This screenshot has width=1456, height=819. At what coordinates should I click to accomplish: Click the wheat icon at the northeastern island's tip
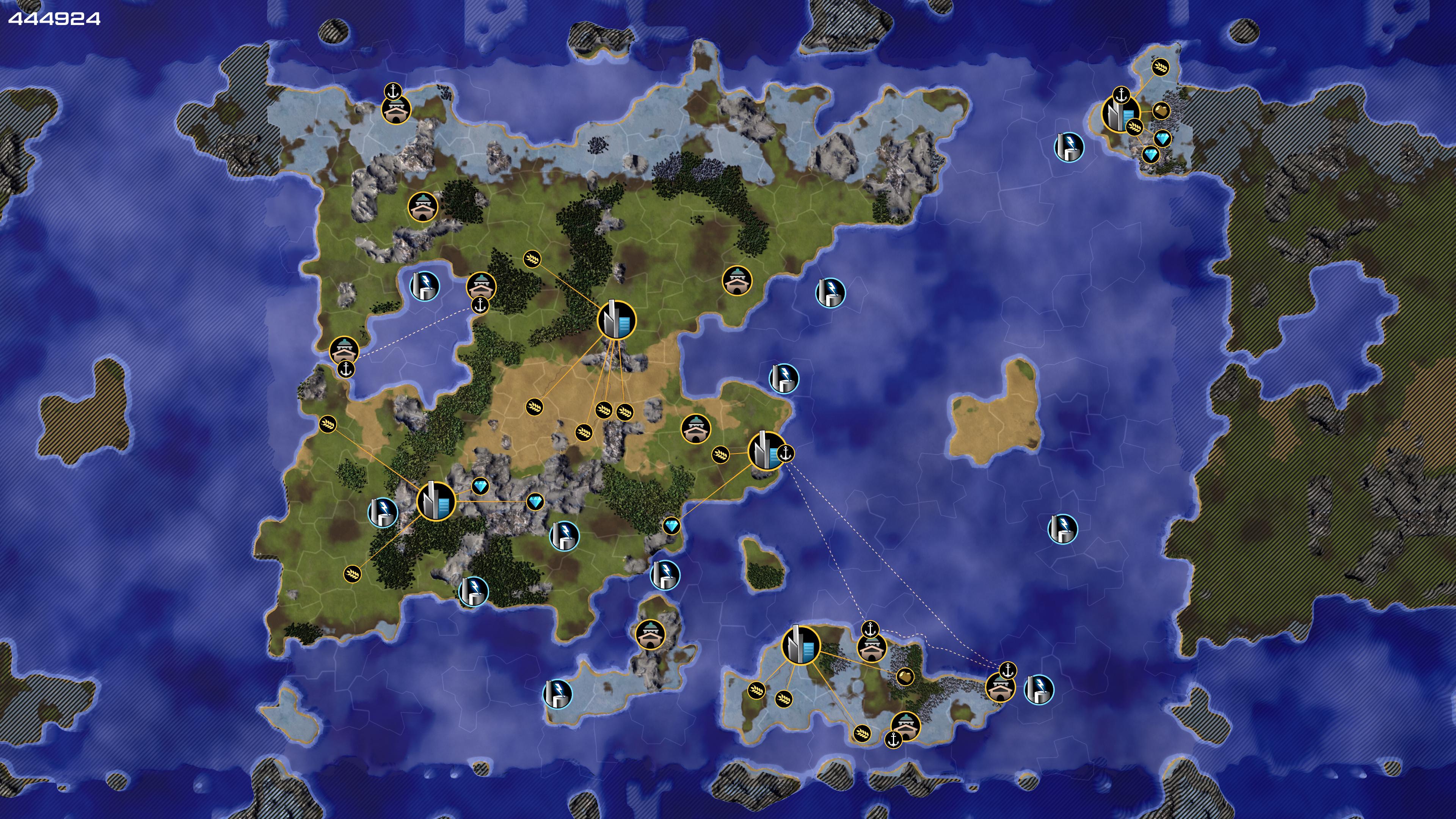pos(1160,67)
